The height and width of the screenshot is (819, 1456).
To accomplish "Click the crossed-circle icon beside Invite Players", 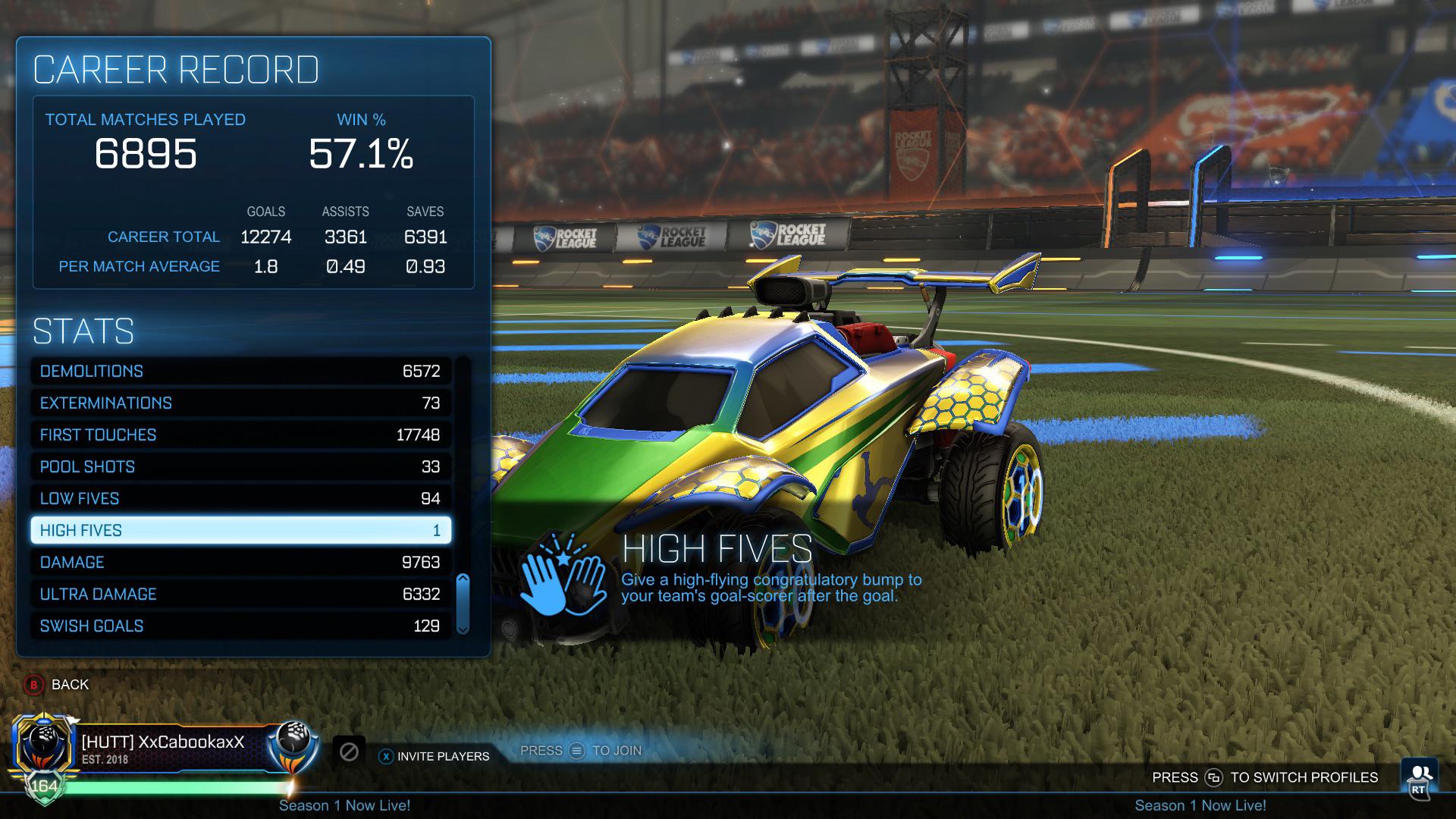I will tap(349, 752).
